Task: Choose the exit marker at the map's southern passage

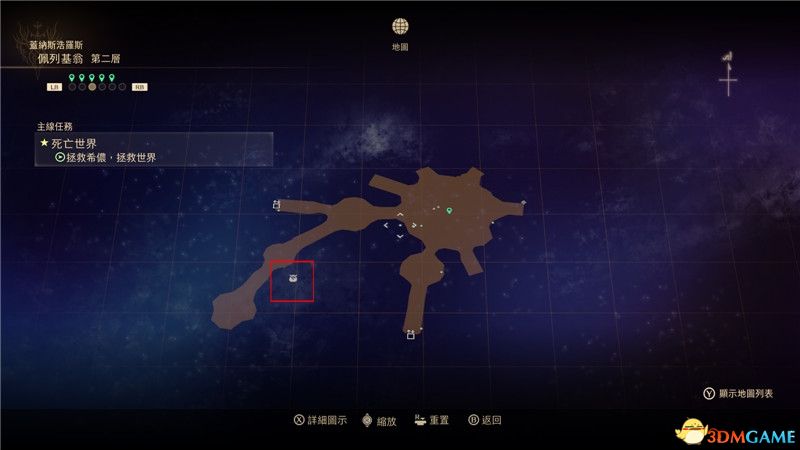Action: pyautogui.click(x=410, y=336)
